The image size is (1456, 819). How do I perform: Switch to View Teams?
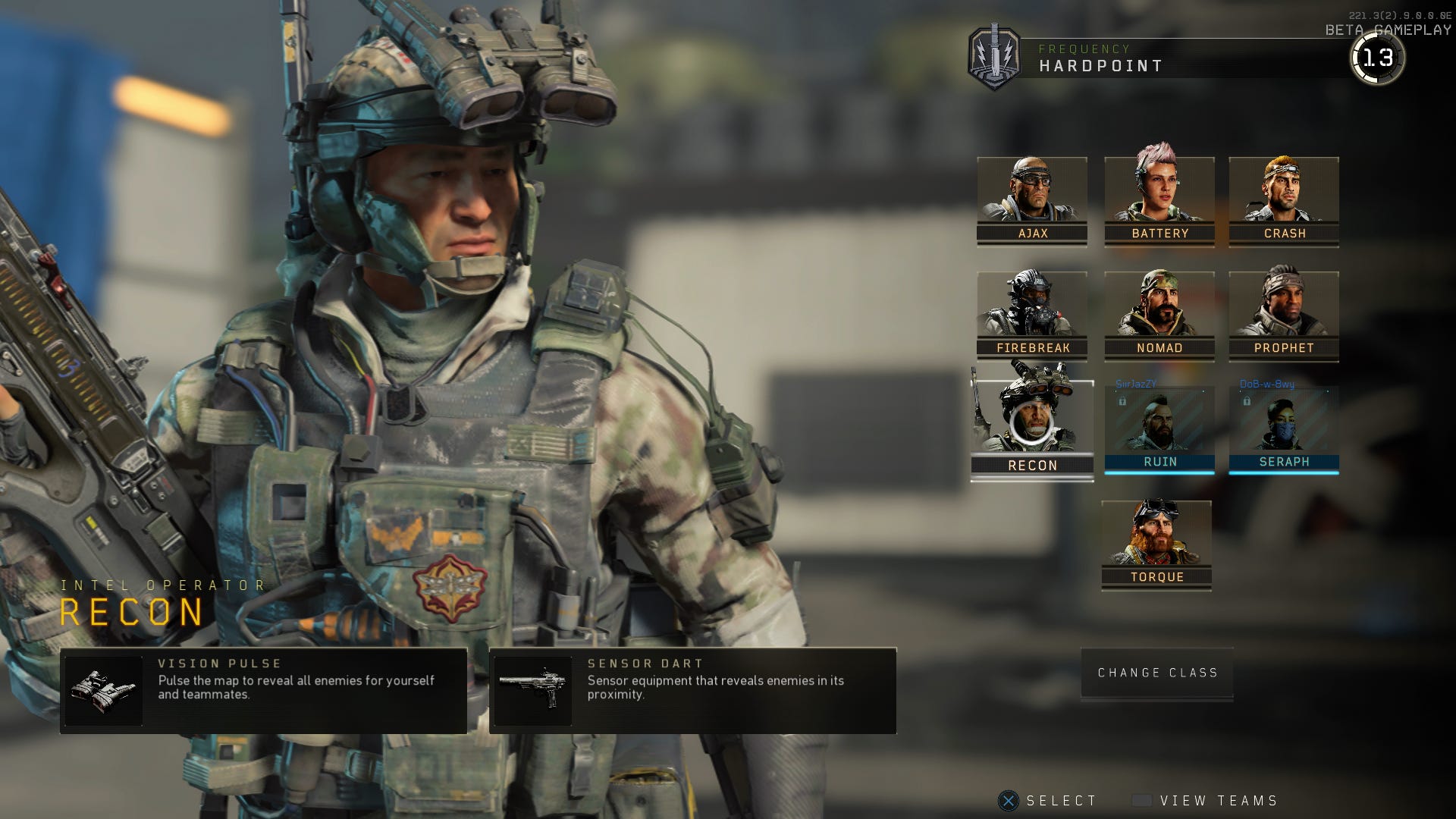pyautogui.click(x=1206, y=800)
